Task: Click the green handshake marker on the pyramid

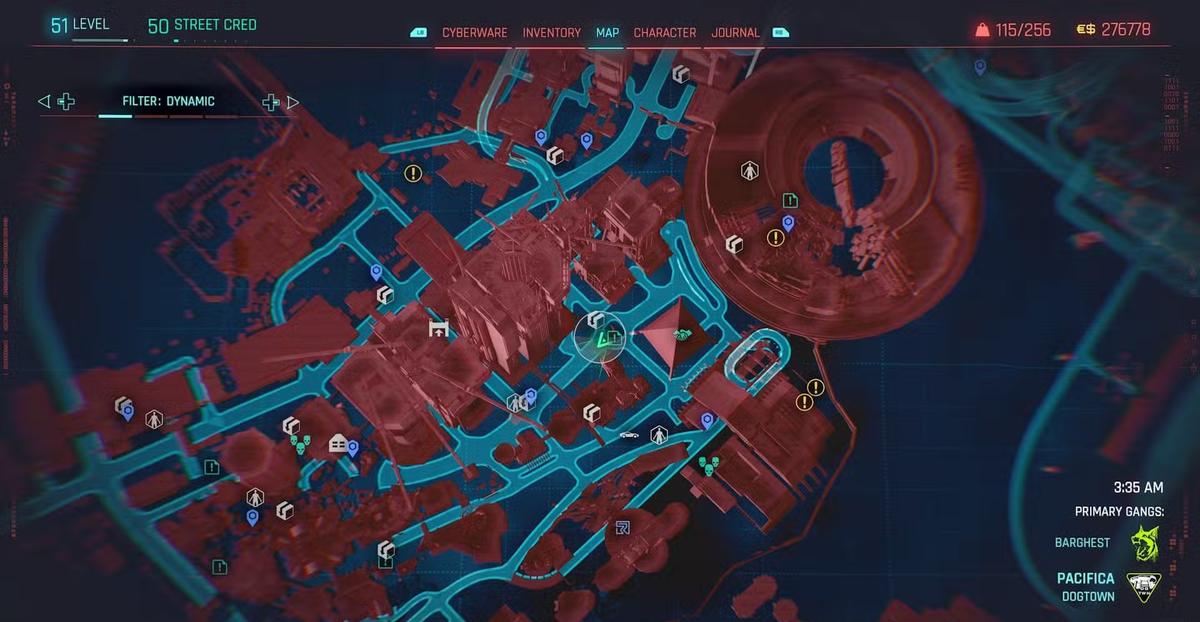Action: point(684,336)
